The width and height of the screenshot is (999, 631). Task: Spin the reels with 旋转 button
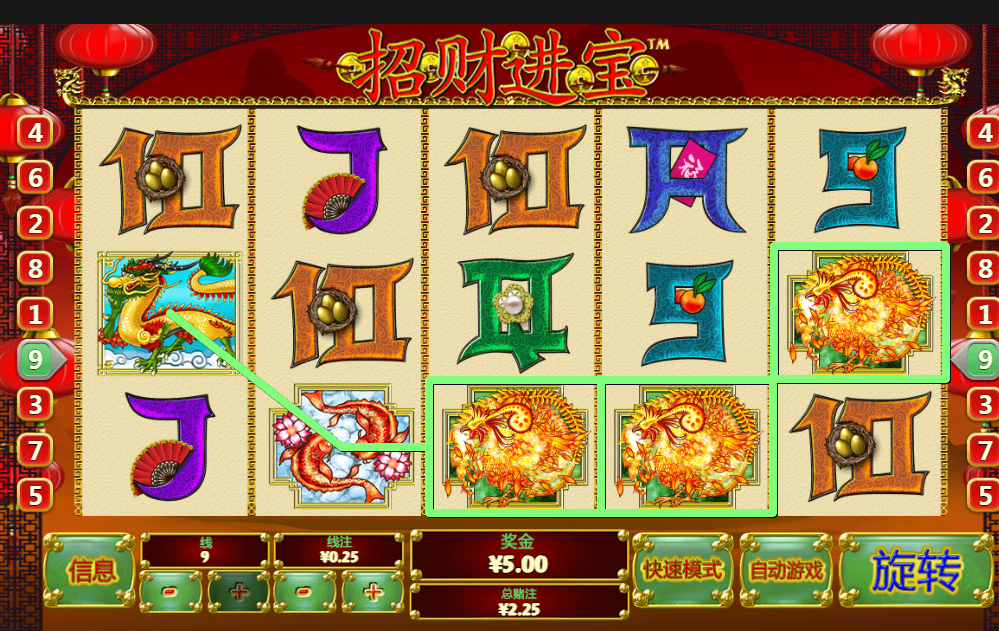coord(916,571)
